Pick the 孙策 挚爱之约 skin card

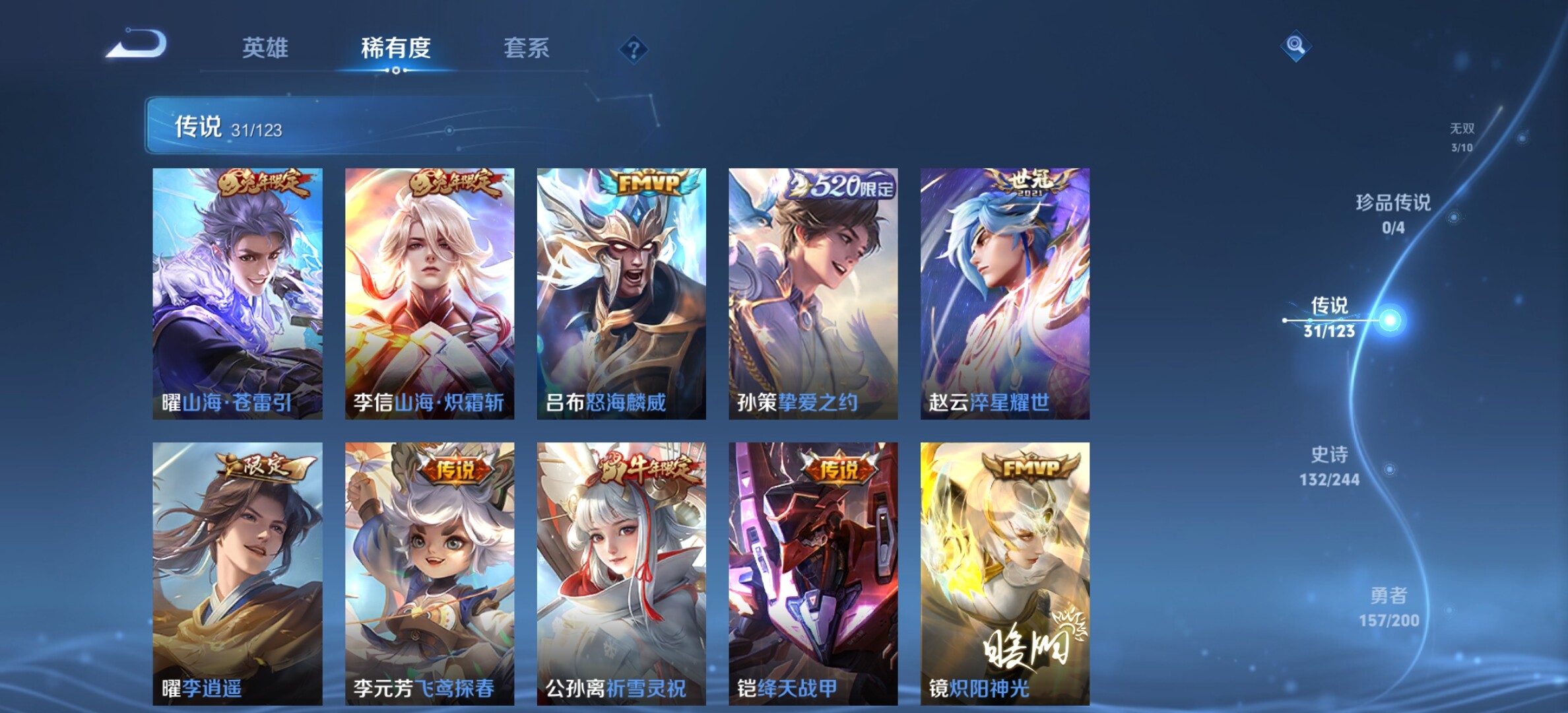point(813,294)
